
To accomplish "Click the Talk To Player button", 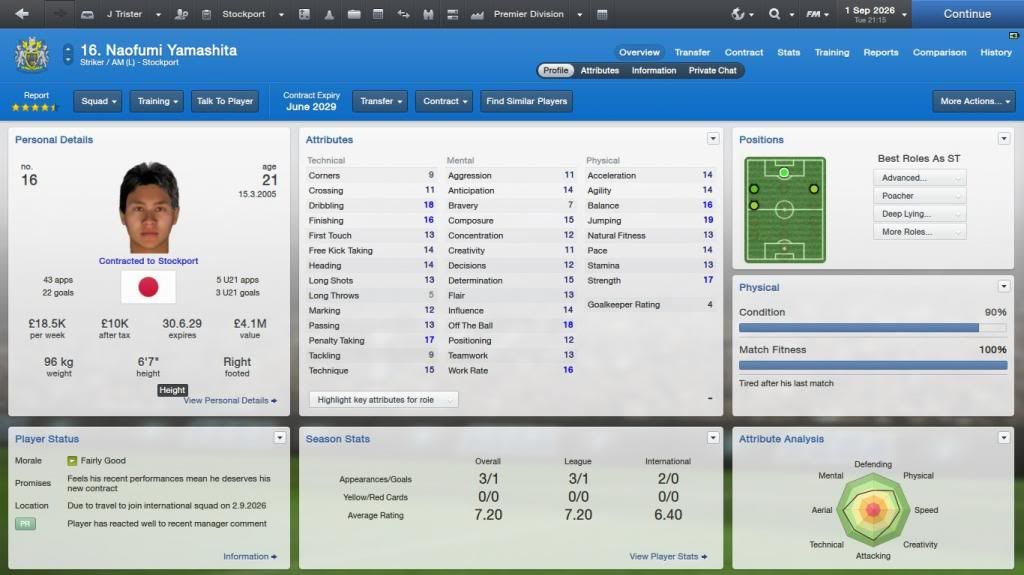I will point(225,101).
